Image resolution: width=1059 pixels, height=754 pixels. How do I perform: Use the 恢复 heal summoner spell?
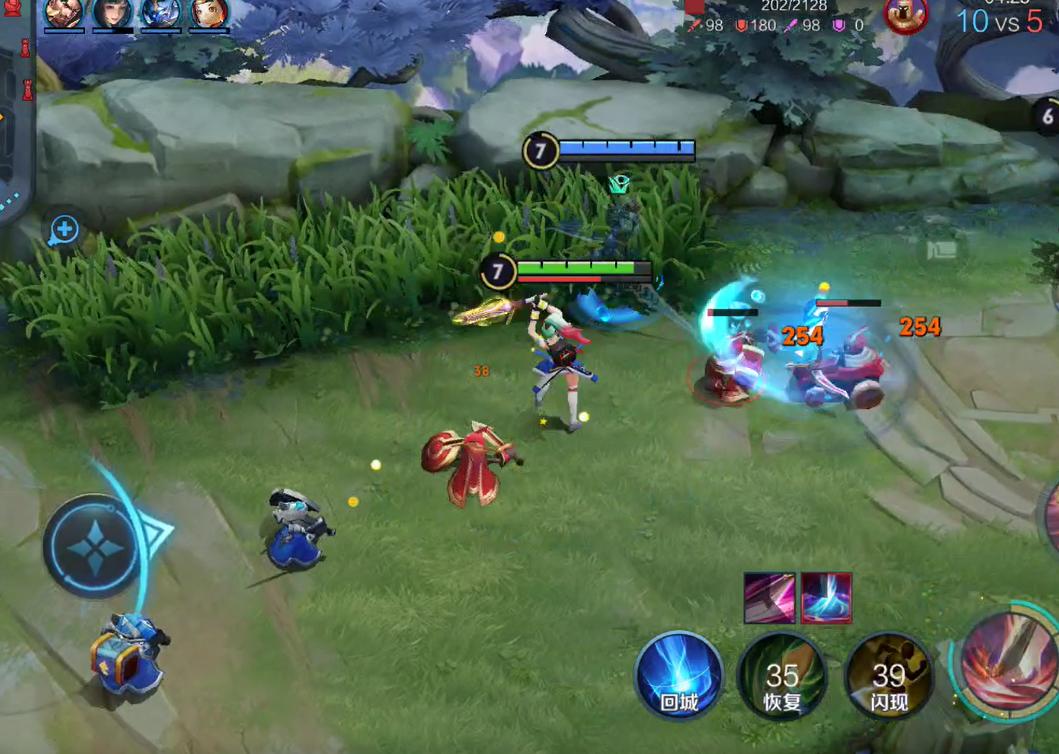[x=783, y=677]
